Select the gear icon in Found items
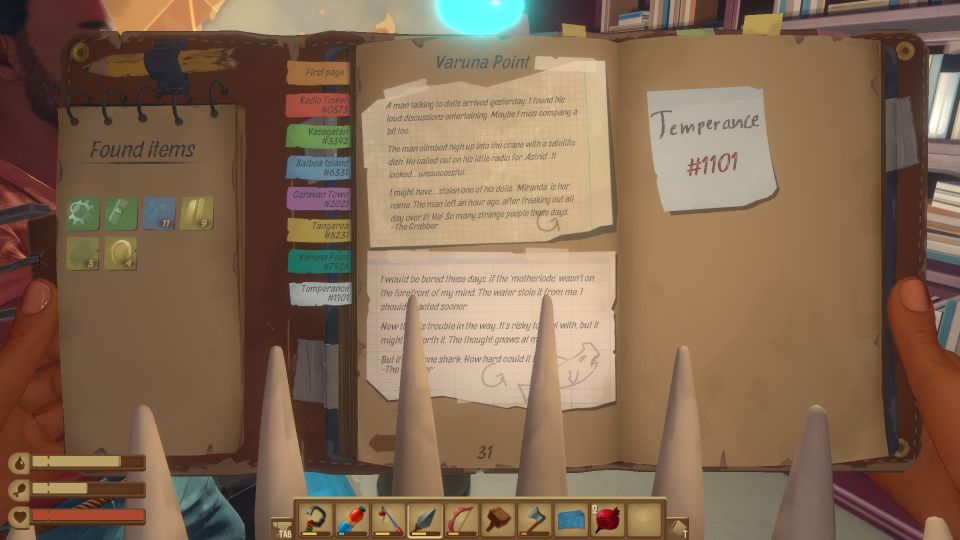 coord(83,212)
